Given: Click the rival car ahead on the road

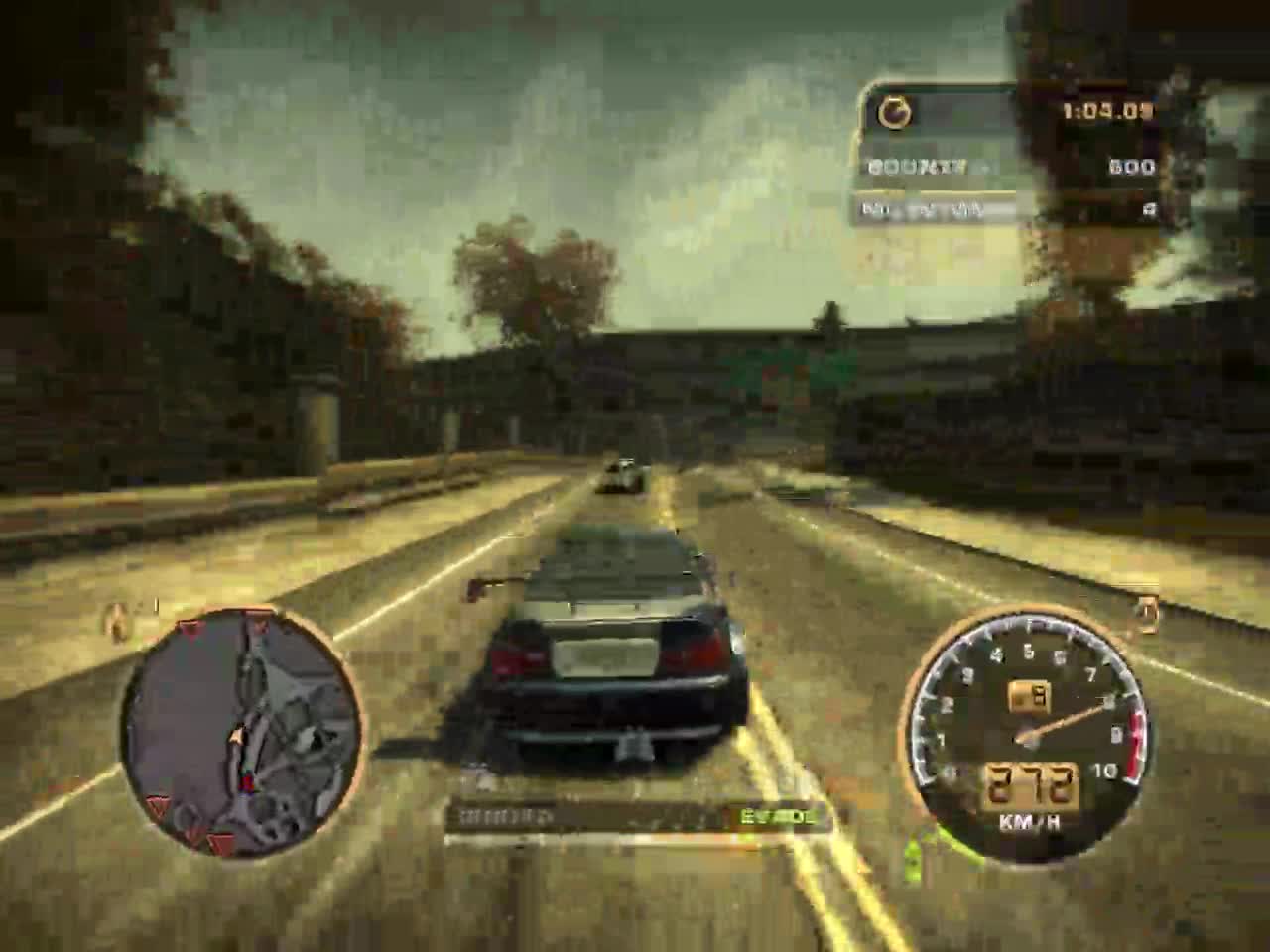Looking at the screenshot, I should [x=625, y=474].
